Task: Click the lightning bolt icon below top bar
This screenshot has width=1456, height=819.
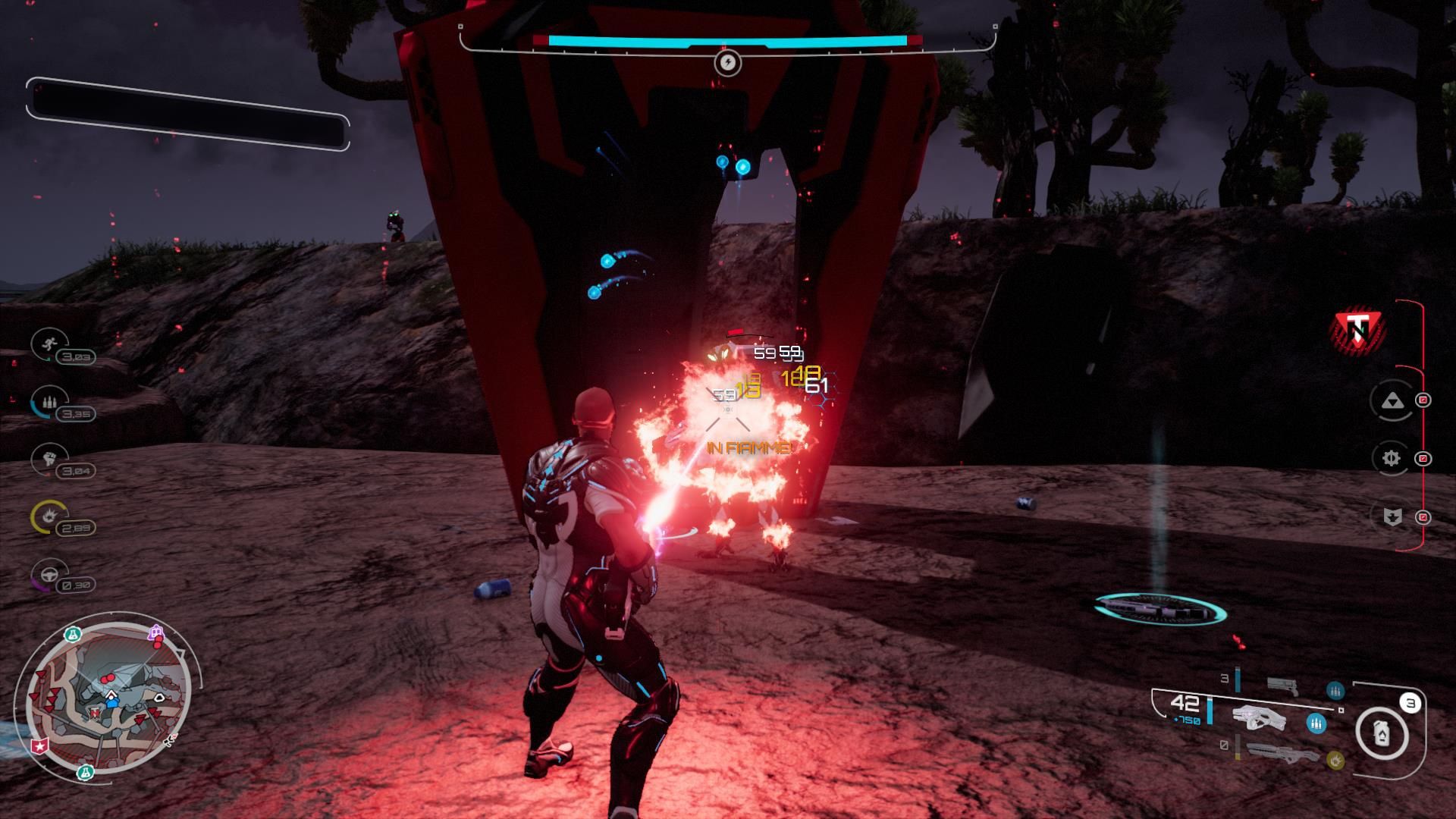Action: (727, 62)
